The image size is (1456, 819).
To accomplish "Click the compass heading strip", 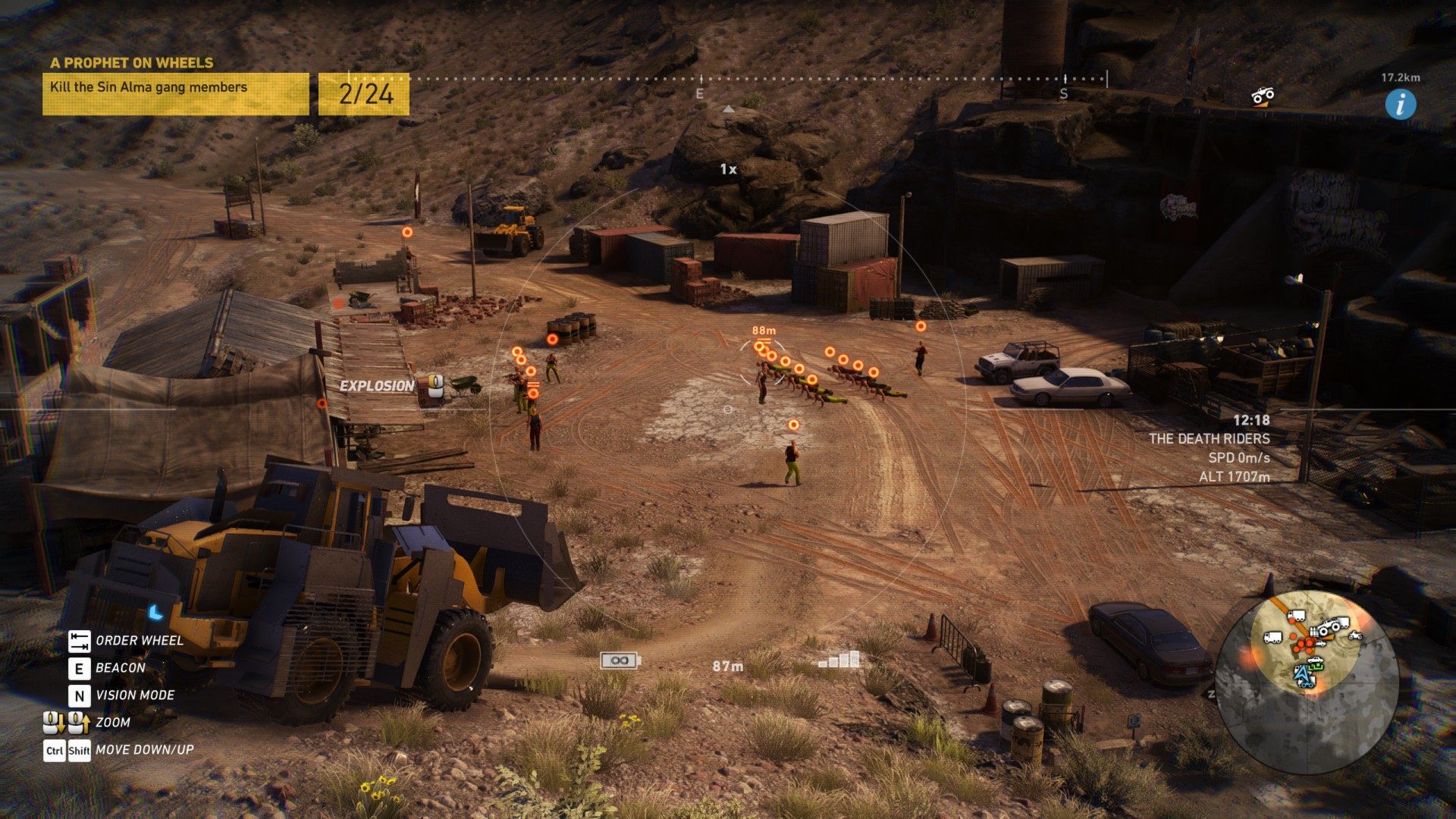I will (x=728, y=79).
